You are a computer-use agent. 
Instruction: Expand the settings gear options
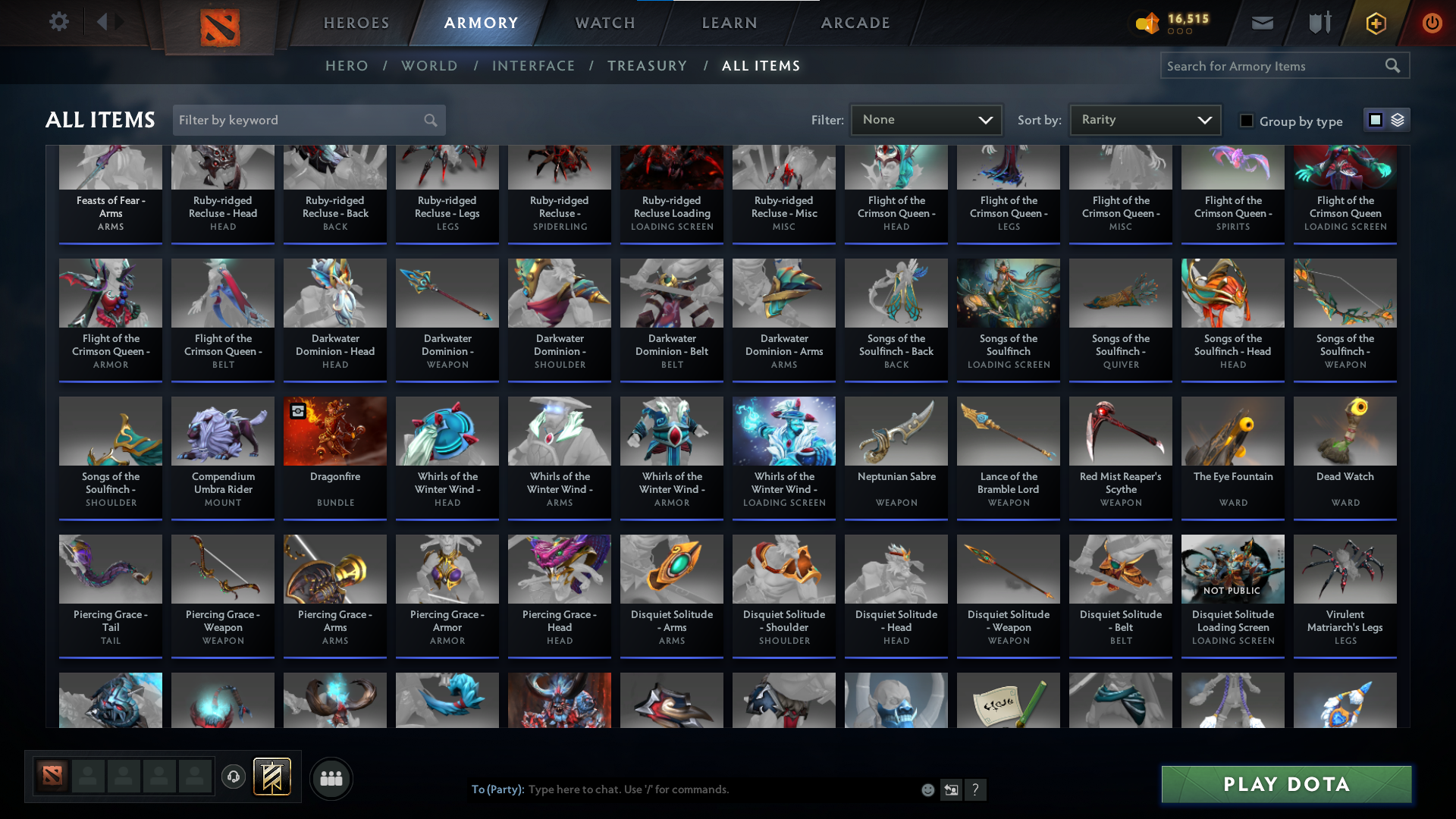[59, 22]
